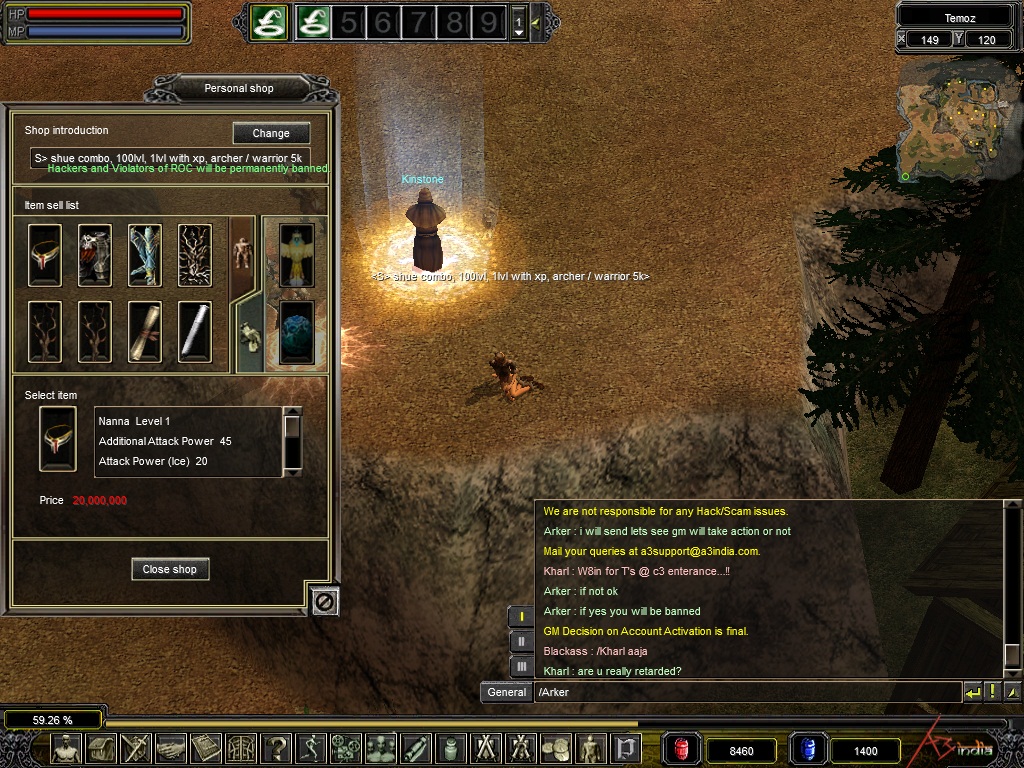Pick the blue gauntlets item slot

point(145,255)
